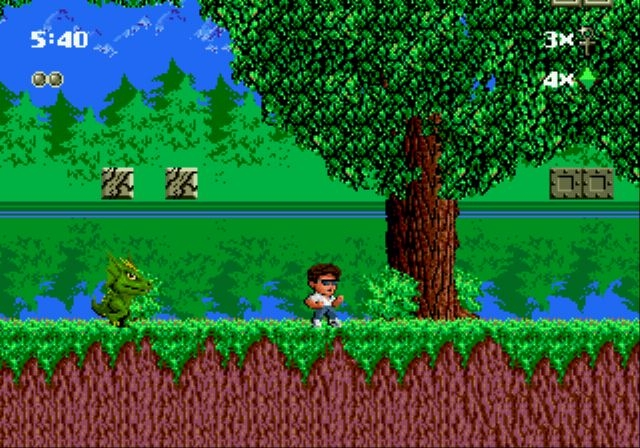
Task: Click the hit point orbs indicator
Action: pos(47,78)
